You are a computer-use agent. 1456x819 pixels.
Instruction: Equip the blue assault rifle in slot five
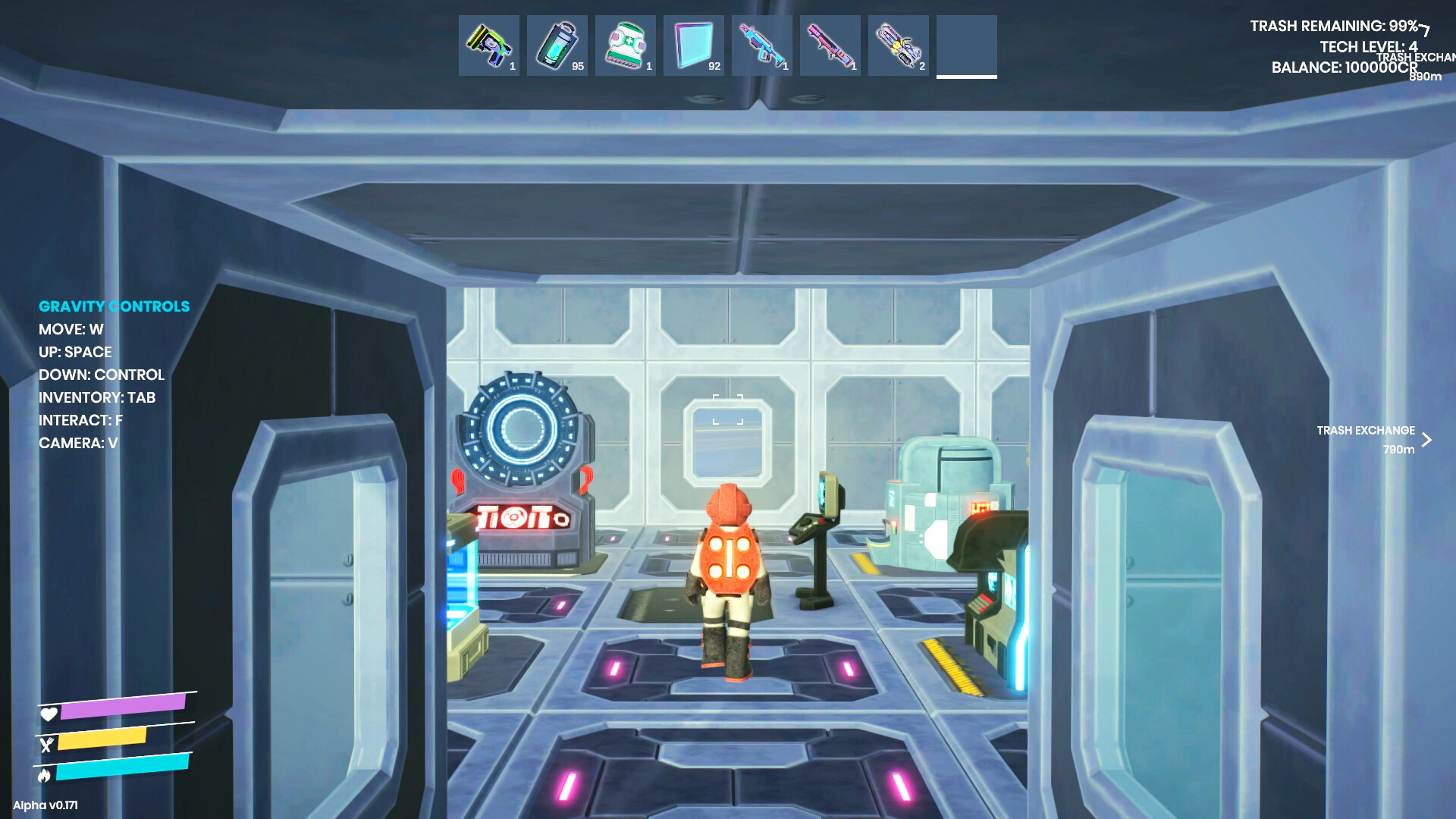[x=761, y=45]
